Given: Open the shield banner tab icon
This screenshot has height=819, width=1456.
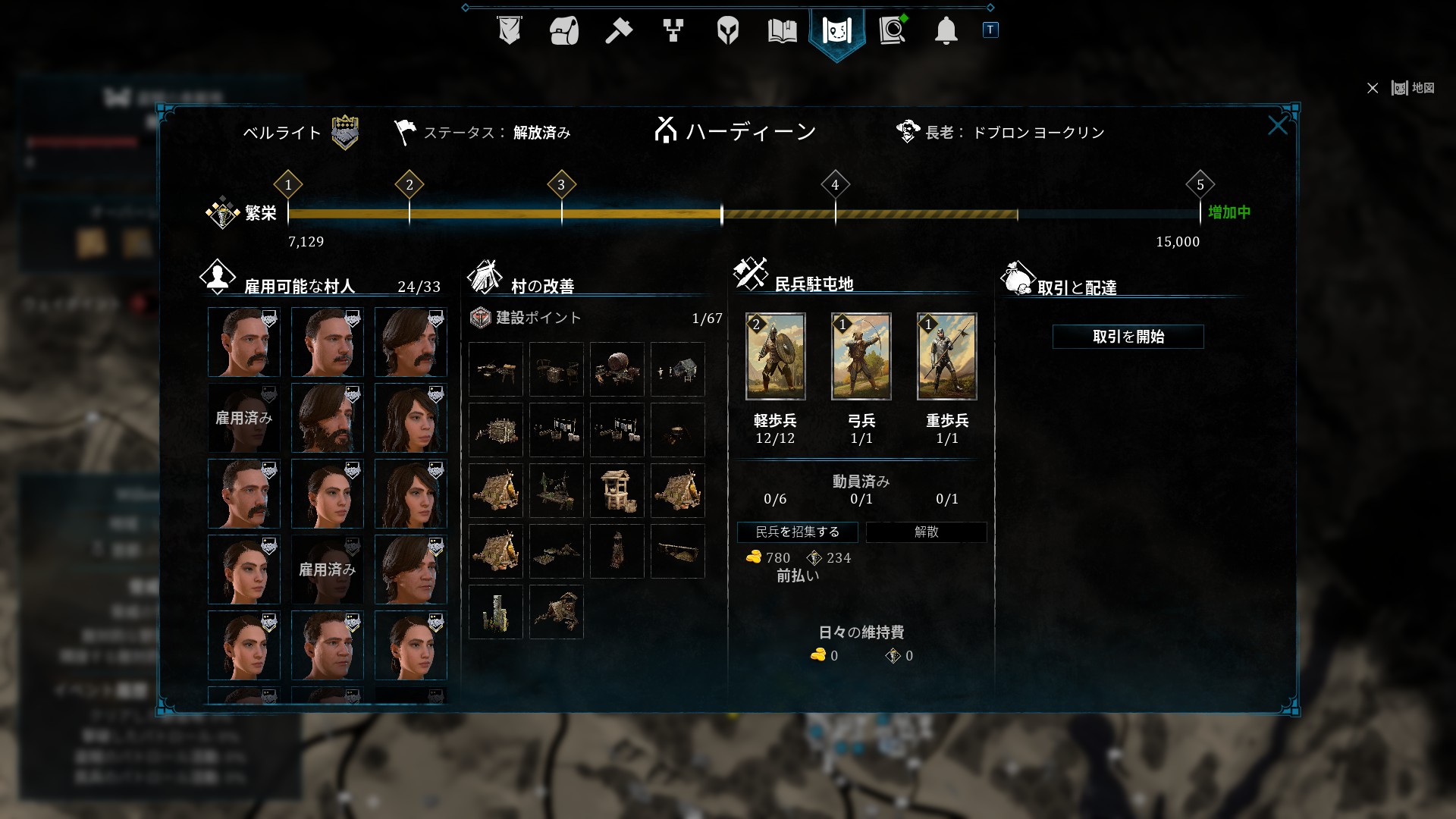Looking at the screenshot, I should (x=509, y=31).
